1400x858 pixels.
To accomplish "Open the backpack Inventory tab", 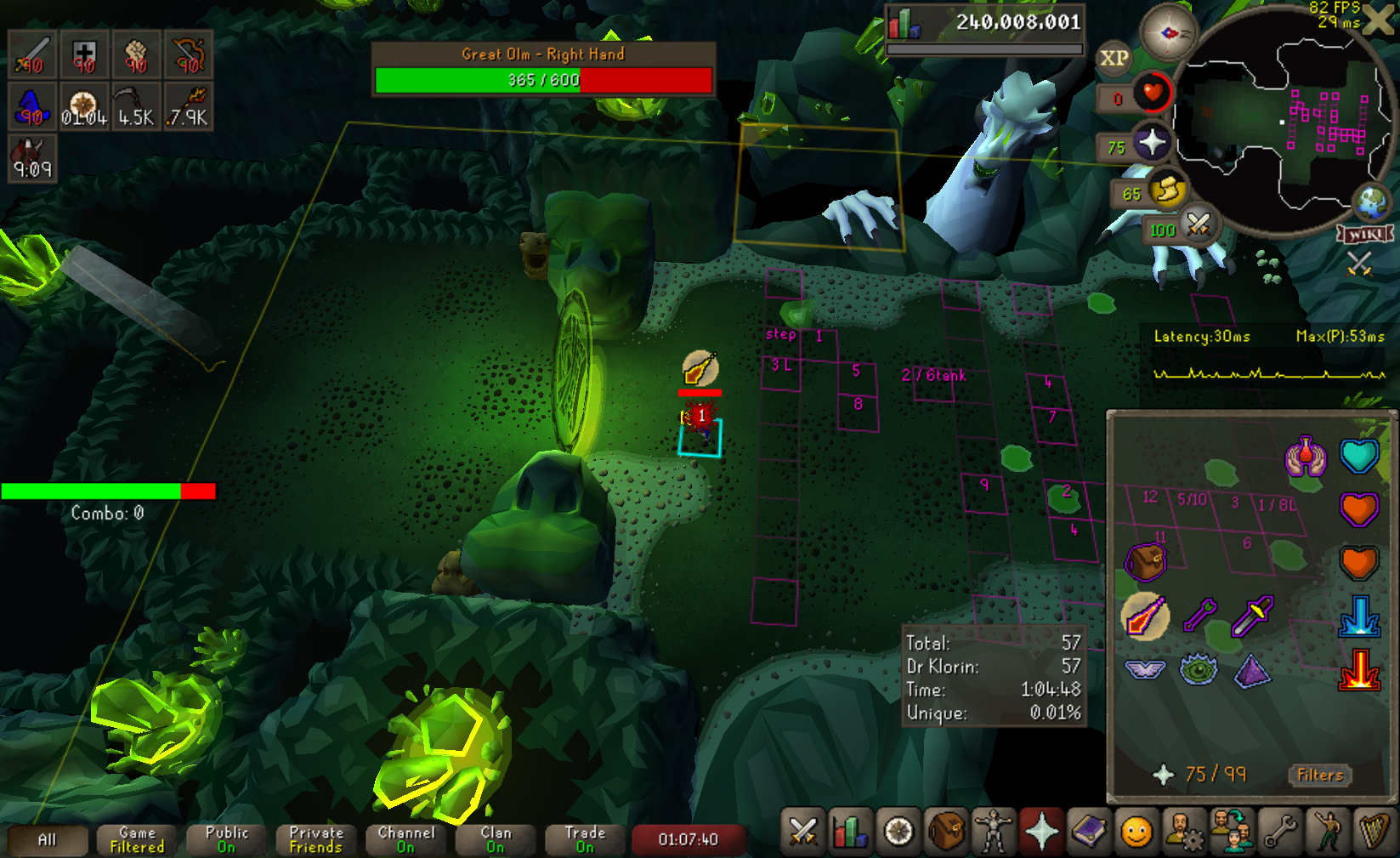I will (946, 832).
